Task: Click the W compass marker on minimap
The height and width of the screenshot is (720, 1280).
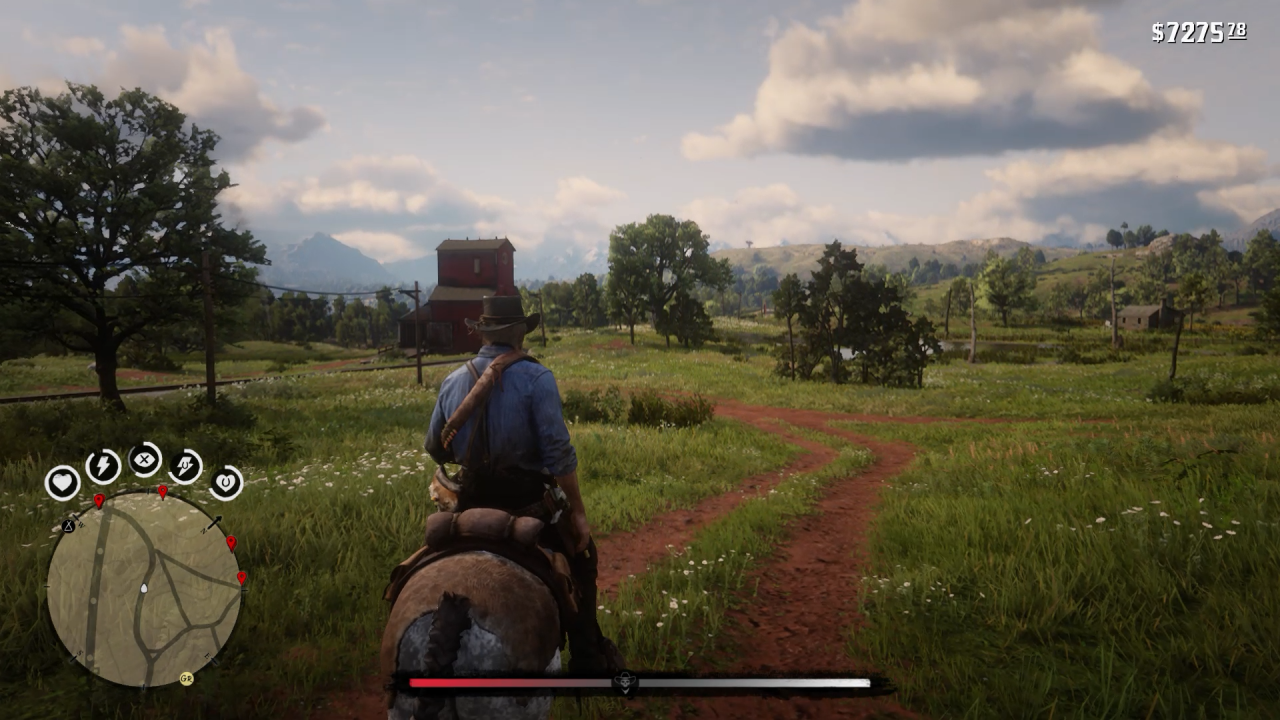Action: [81, 525]
